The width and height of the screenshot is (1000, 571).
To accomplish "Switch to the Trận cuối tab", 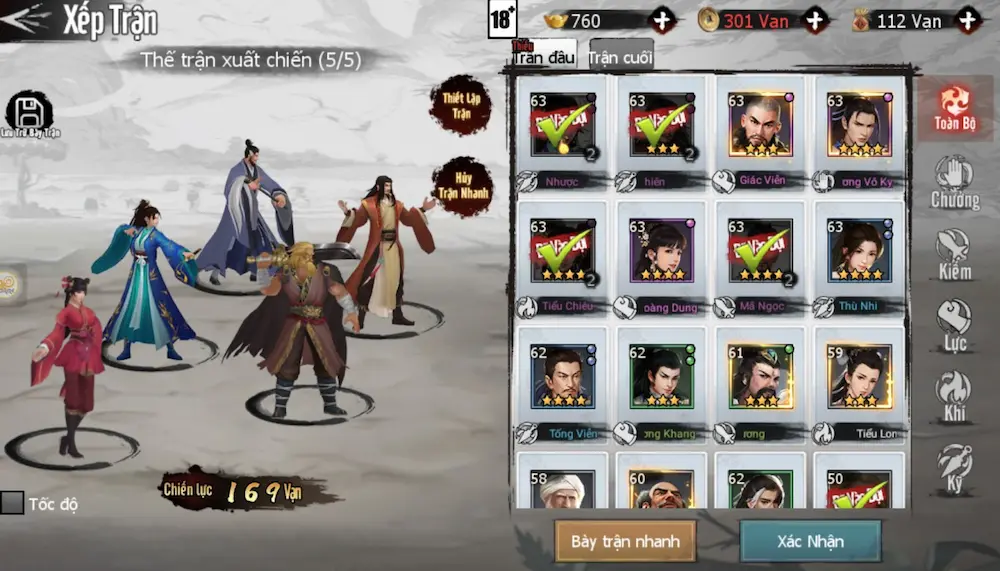I will (x=620, y=57).
